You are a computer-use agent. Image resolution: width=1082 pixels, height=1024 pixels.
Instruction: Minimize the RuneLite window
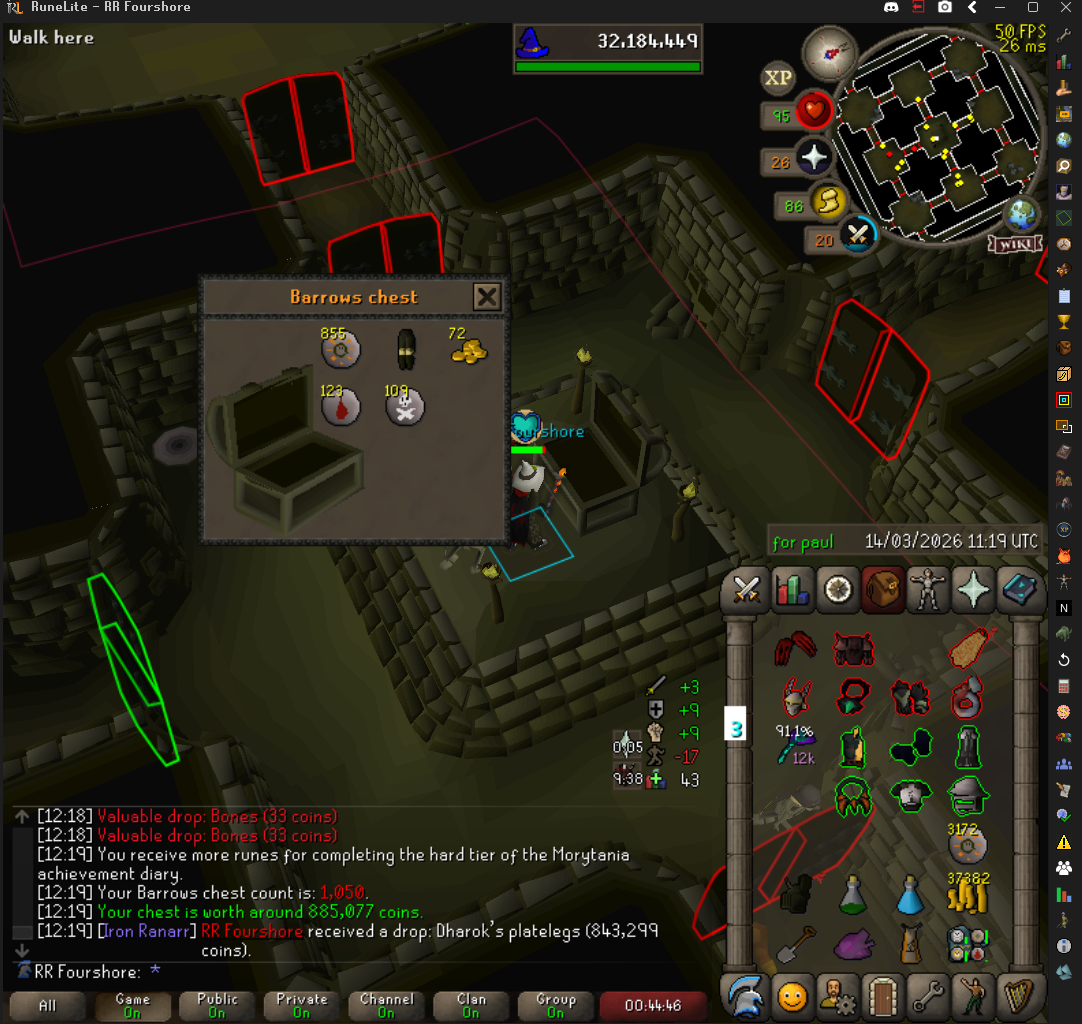pos(998,8)
